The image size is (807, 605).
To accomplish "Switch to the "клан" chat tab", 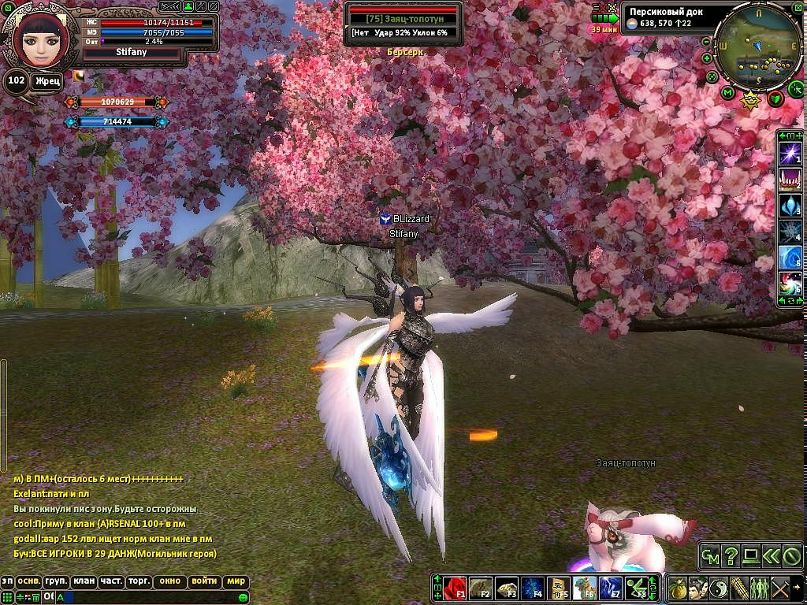I will tap(84, 581).
